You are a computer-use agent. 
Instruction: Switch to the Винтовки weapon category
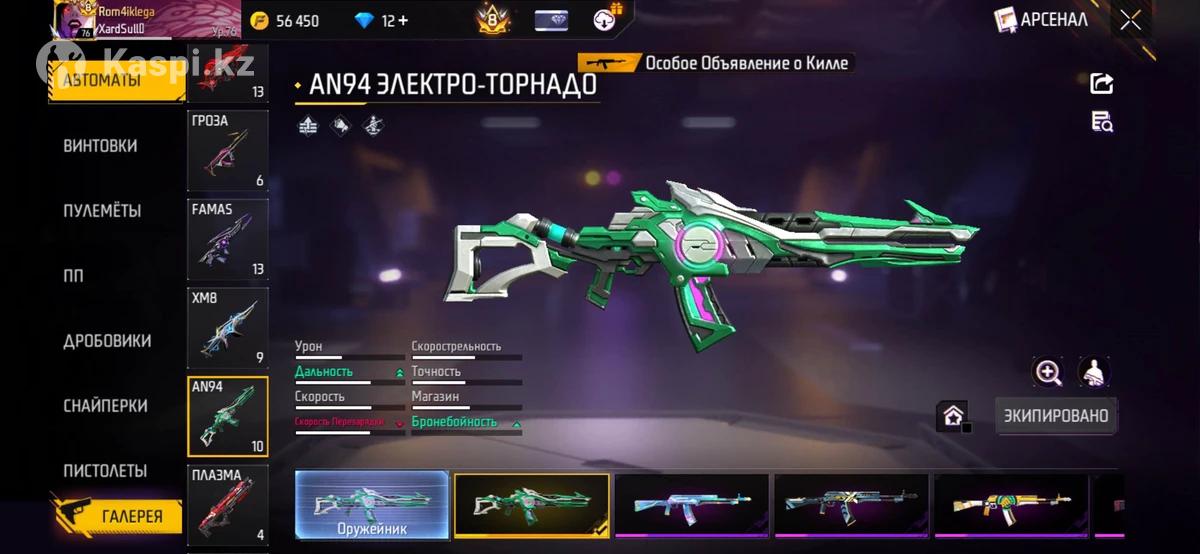[100, 146]
